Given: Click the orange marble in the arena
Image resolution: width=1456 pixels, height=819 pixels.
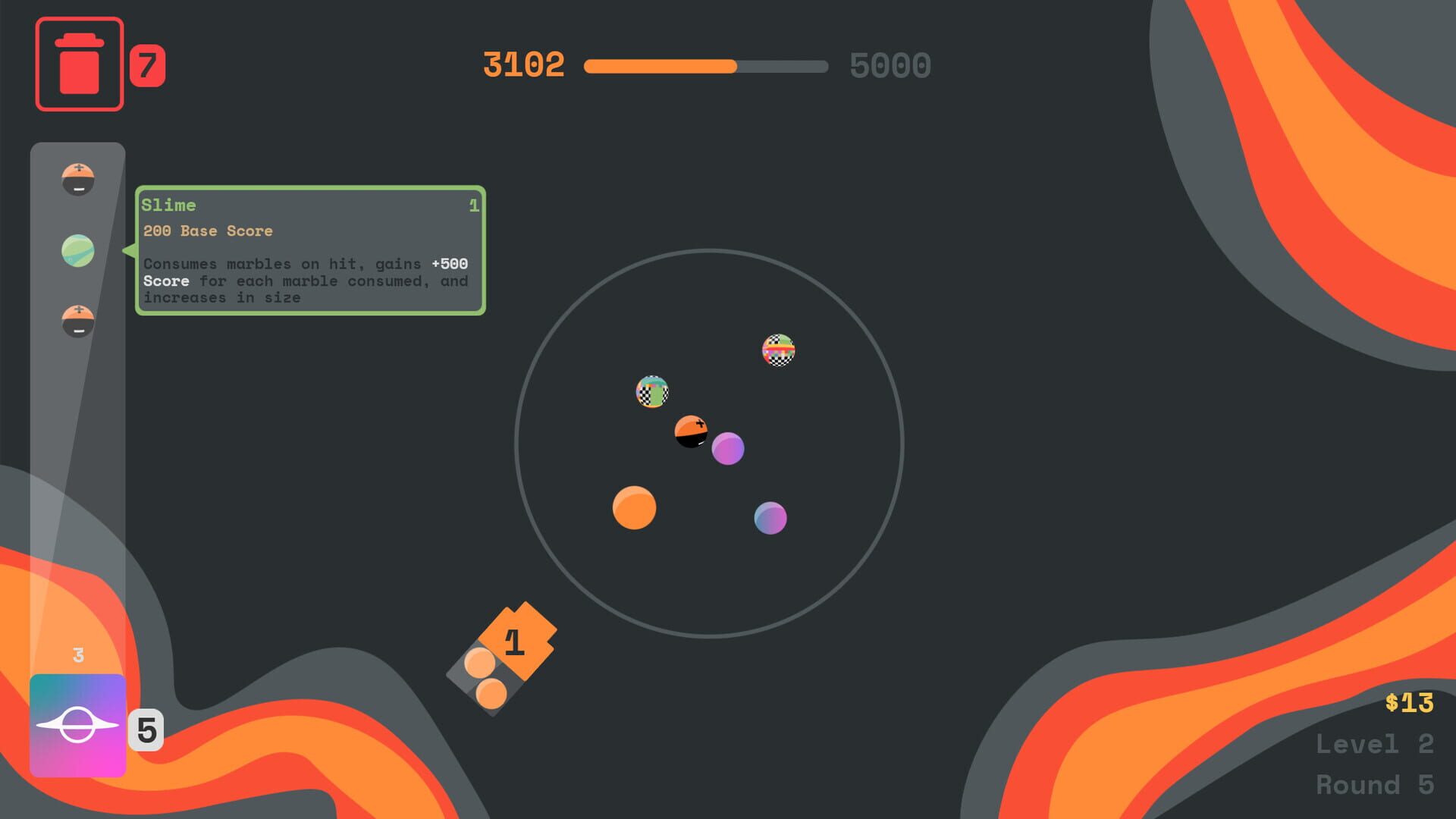Looking at the screenshot, I should pyautogui.click(x=635, y=509).
